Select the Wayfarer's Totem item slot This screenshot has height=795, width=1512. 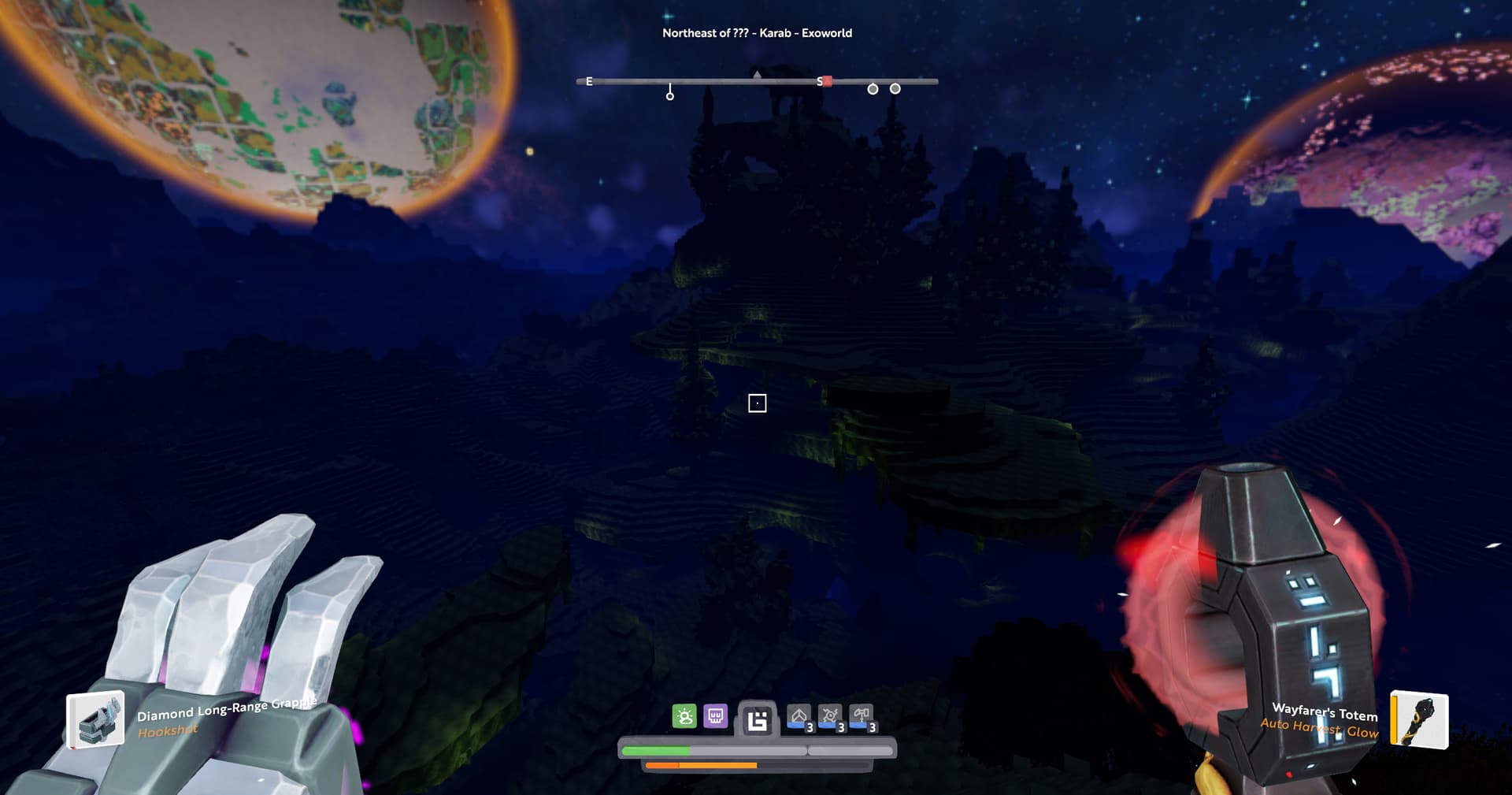tap(1419, 719)
